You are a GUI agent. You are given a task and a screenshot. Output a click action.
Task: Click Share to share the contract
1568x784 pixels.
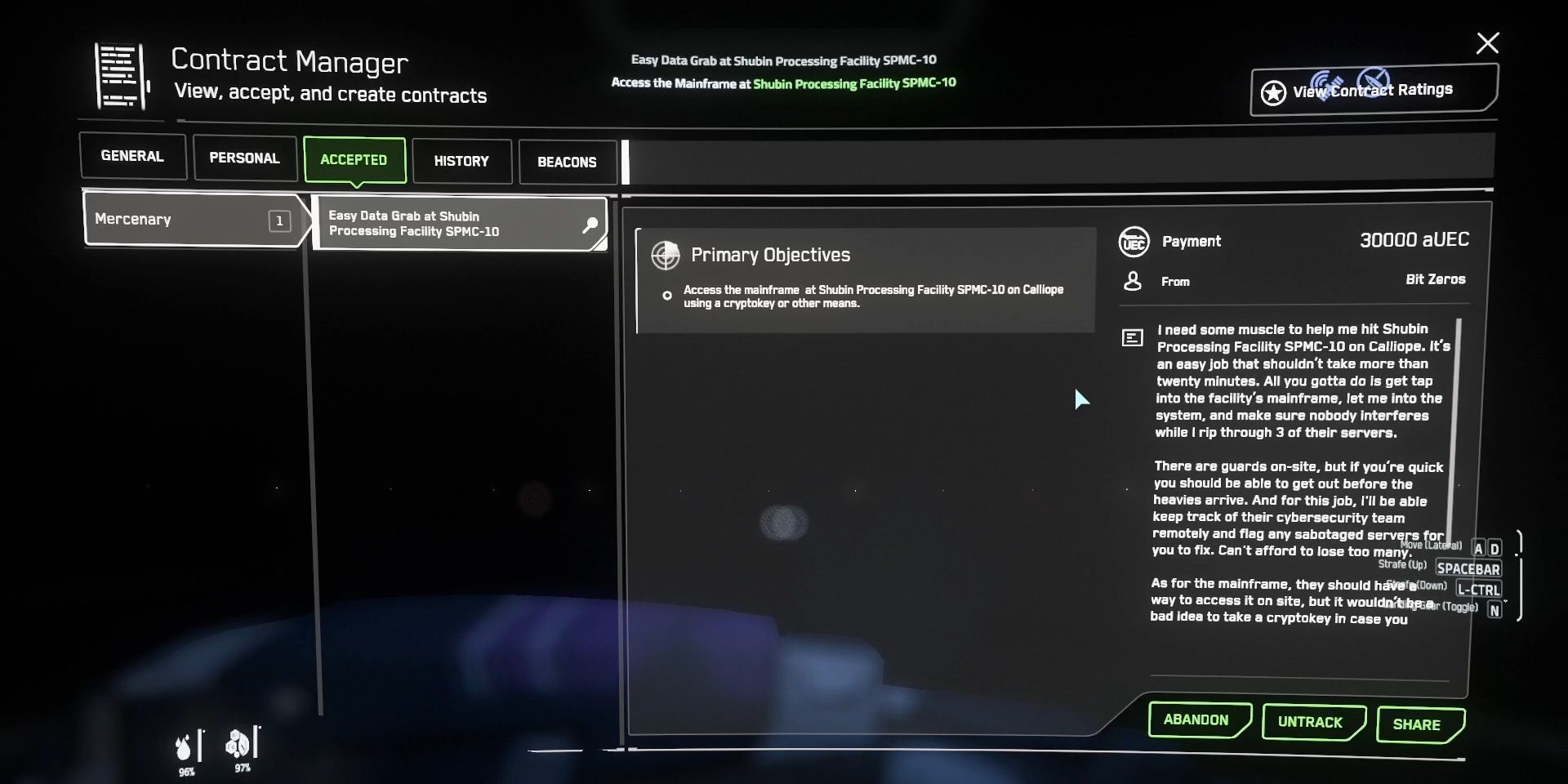pos(1419,724)
